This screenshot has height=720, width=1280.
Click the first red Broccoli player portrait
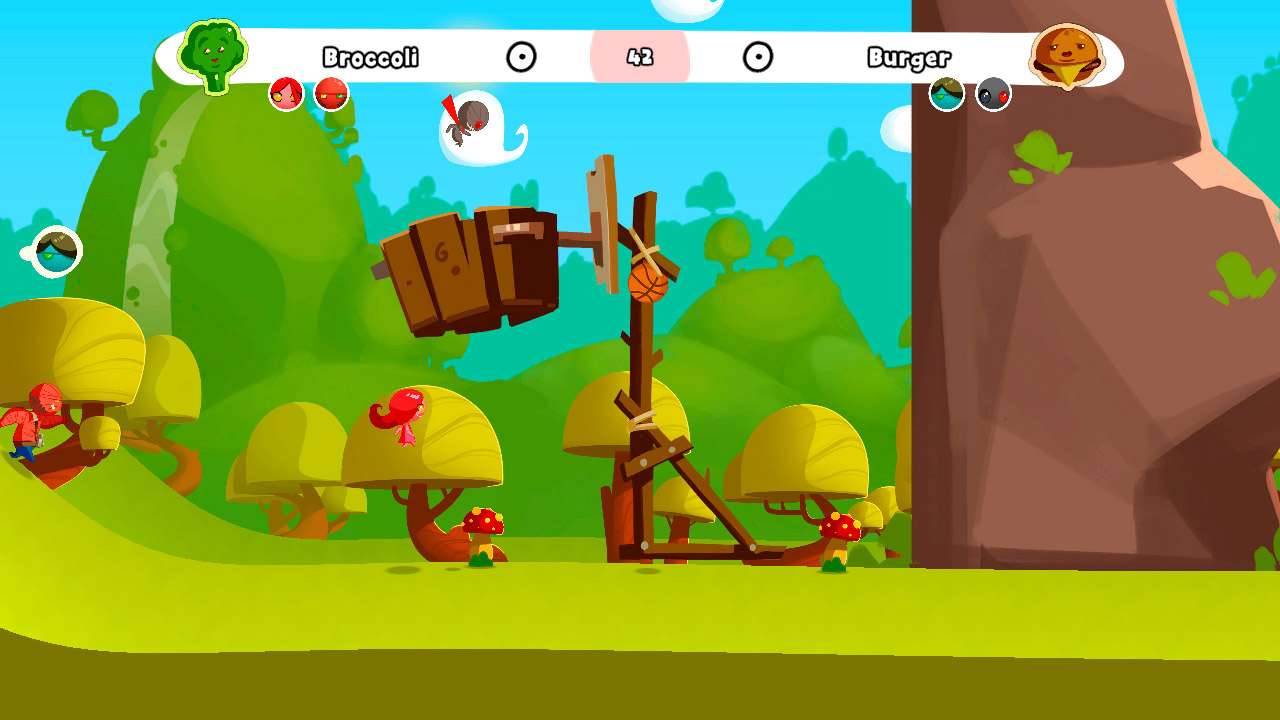click(288, 93)
